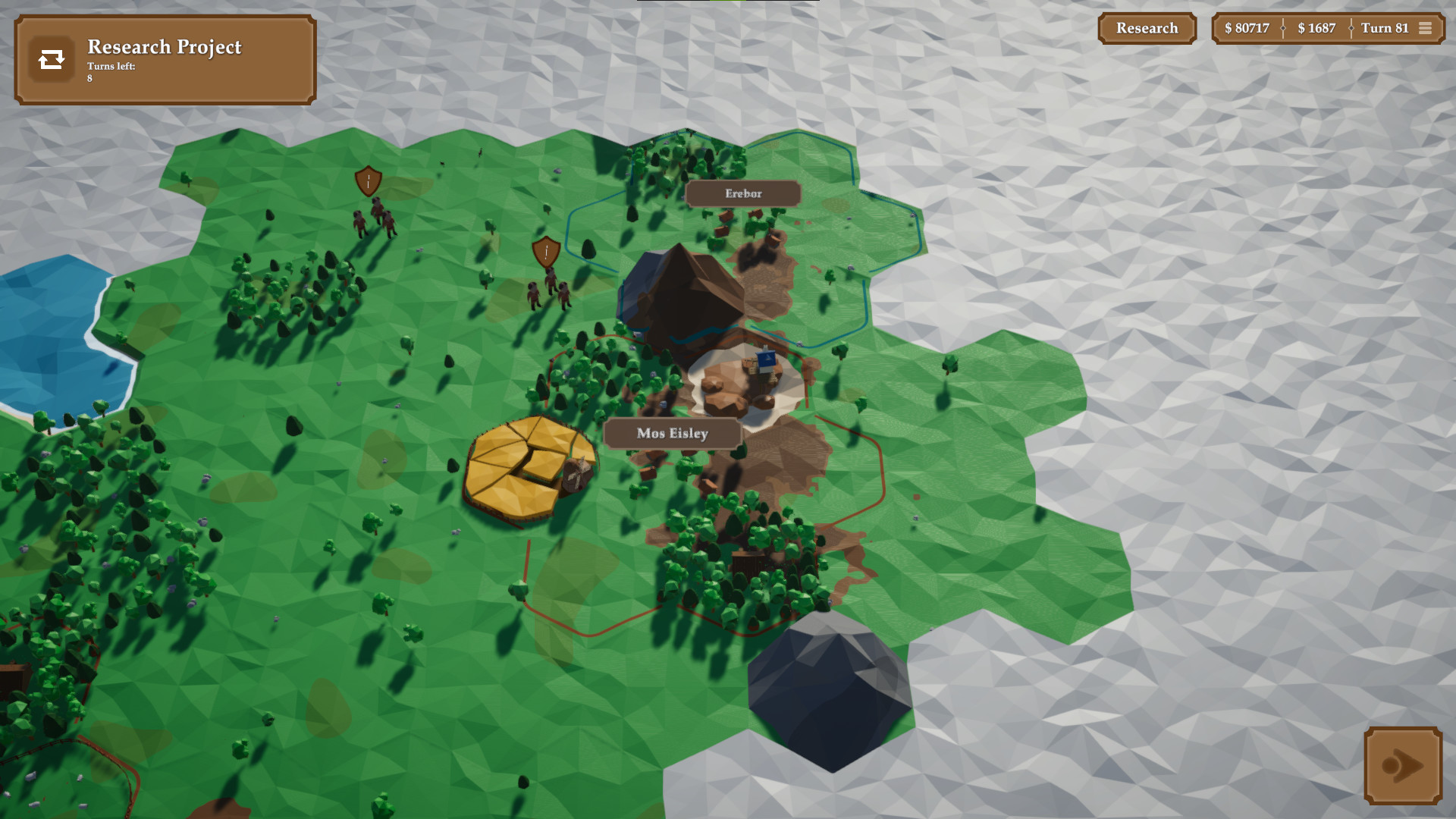Select the Erebor city label
Screen dimensions: 1456x819
tap(741, 193)
